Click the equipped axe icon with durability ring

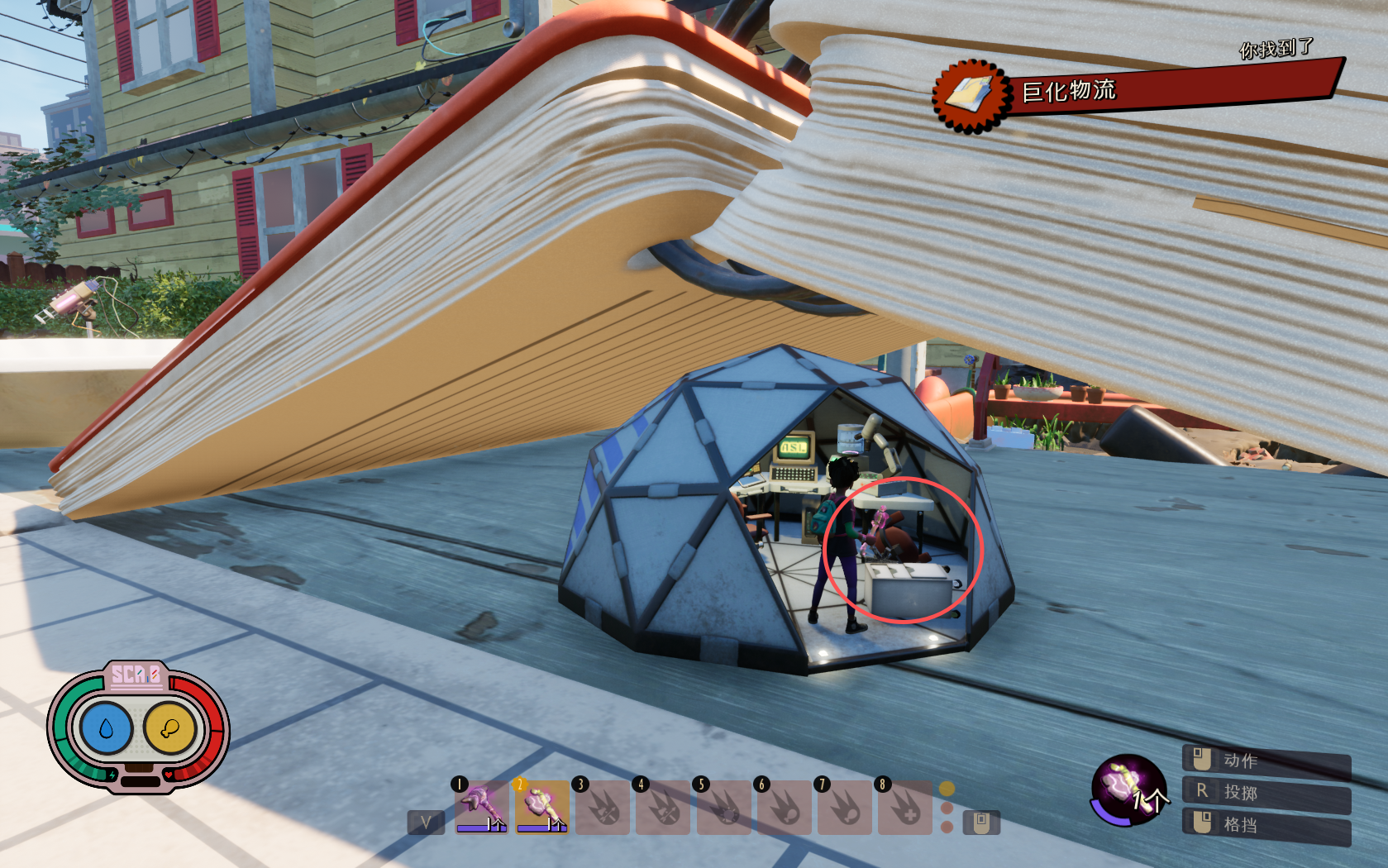point(1128,789)
